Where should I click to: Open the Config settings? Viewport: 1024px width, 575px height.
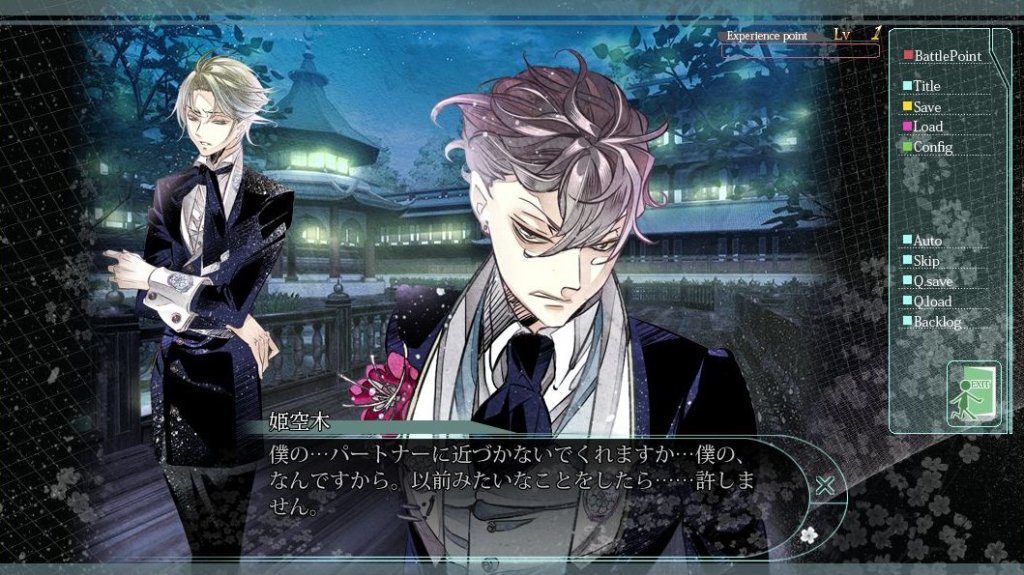click(932, 147)
